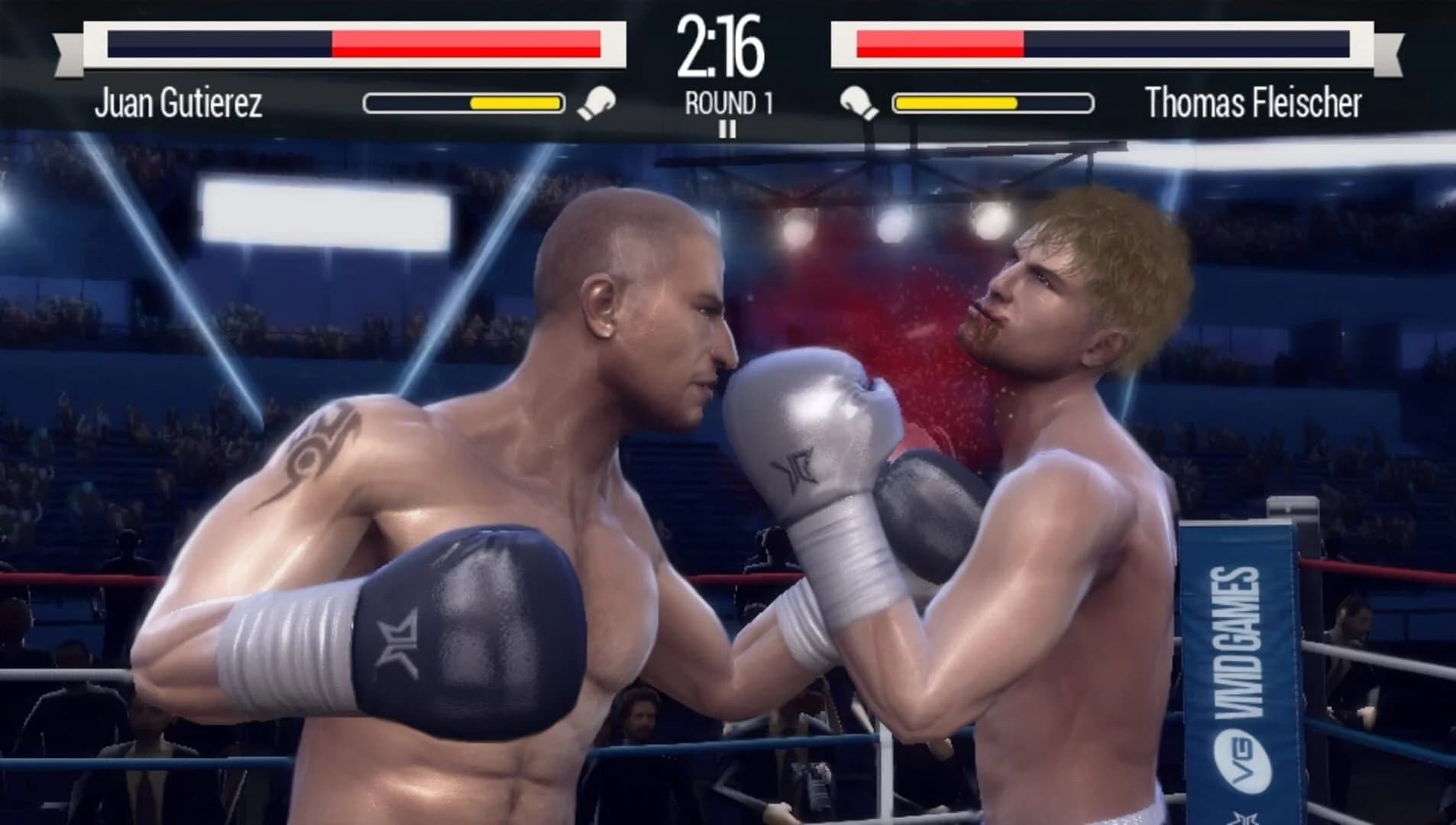The height and width of the screenshot is (825, 1456).
Task: Tap the pause icon below ROUND 1
Action: (729, 130)
